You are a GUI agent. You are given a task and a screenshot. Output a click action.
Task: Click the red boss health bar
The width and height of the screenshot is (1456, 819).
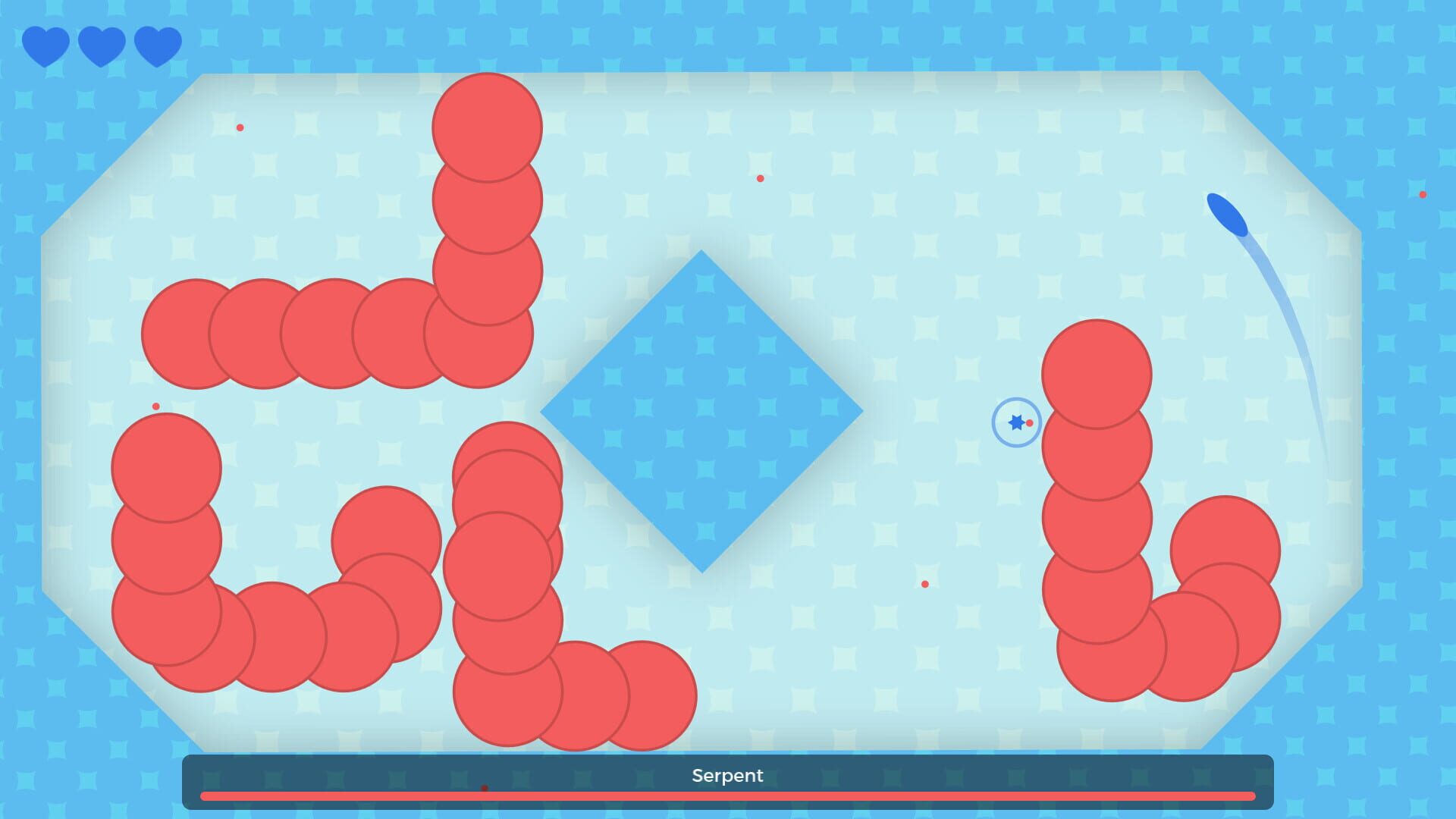727,795
